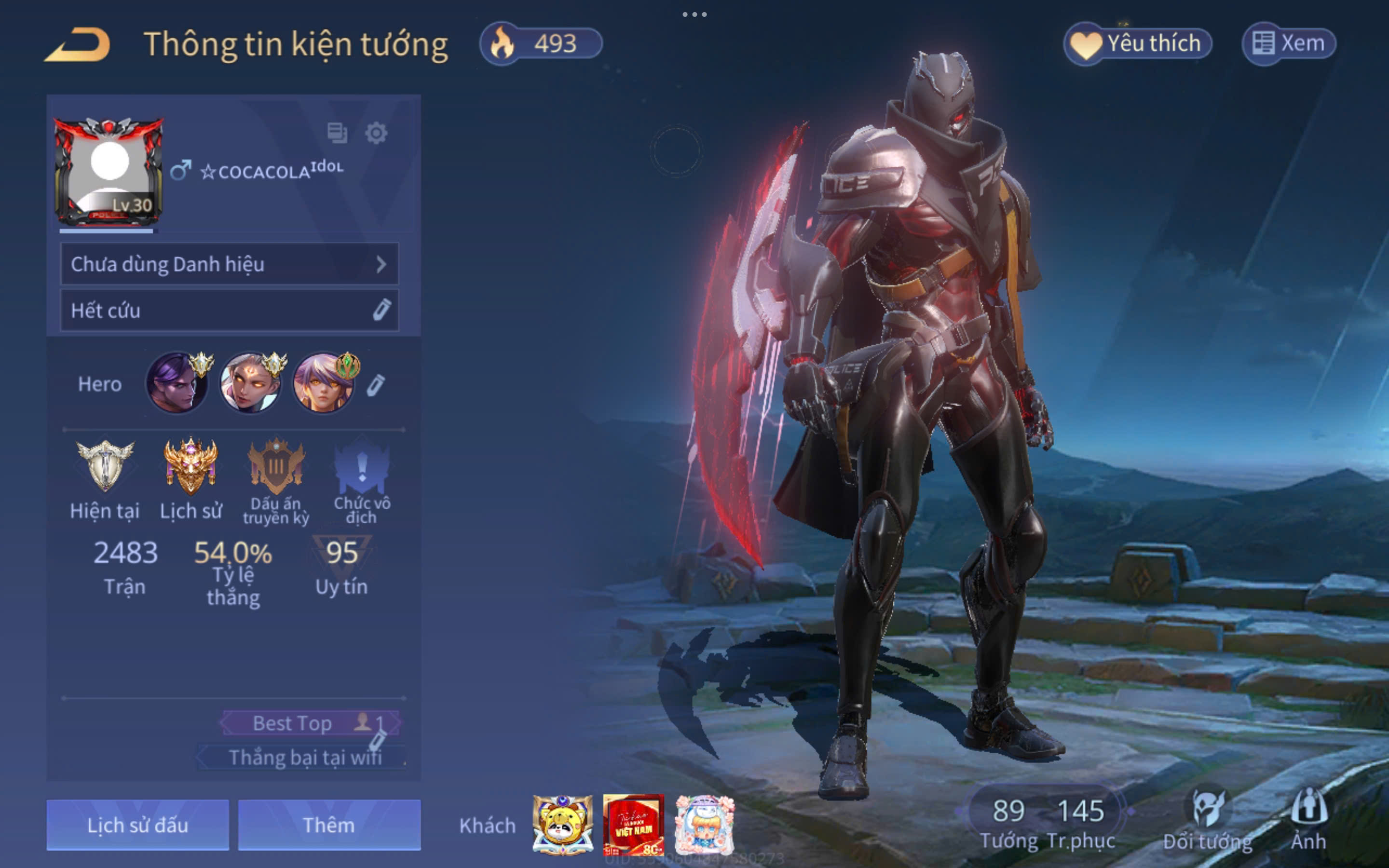This screenshot has height=868, width=1389.
Task: Open the Chưa dùng Danh hiệu title row
Action: (229, 264)
